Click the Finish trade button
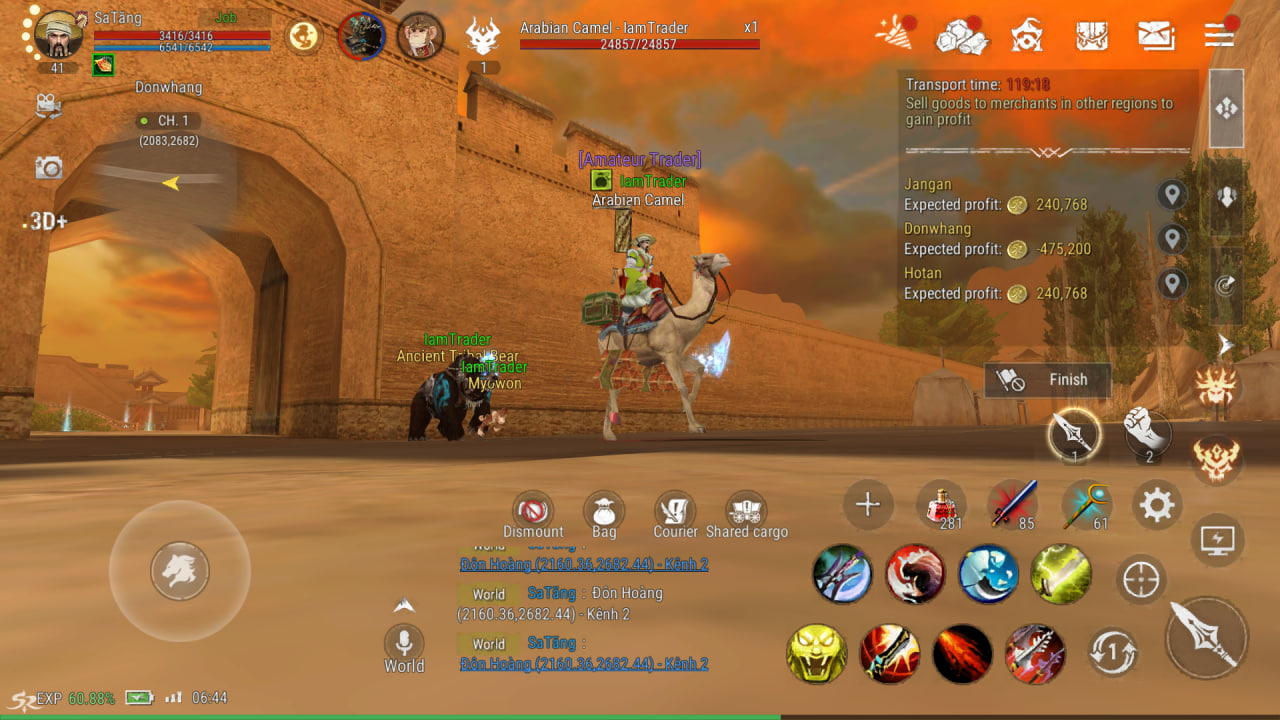 click(x=1048, y=380)
